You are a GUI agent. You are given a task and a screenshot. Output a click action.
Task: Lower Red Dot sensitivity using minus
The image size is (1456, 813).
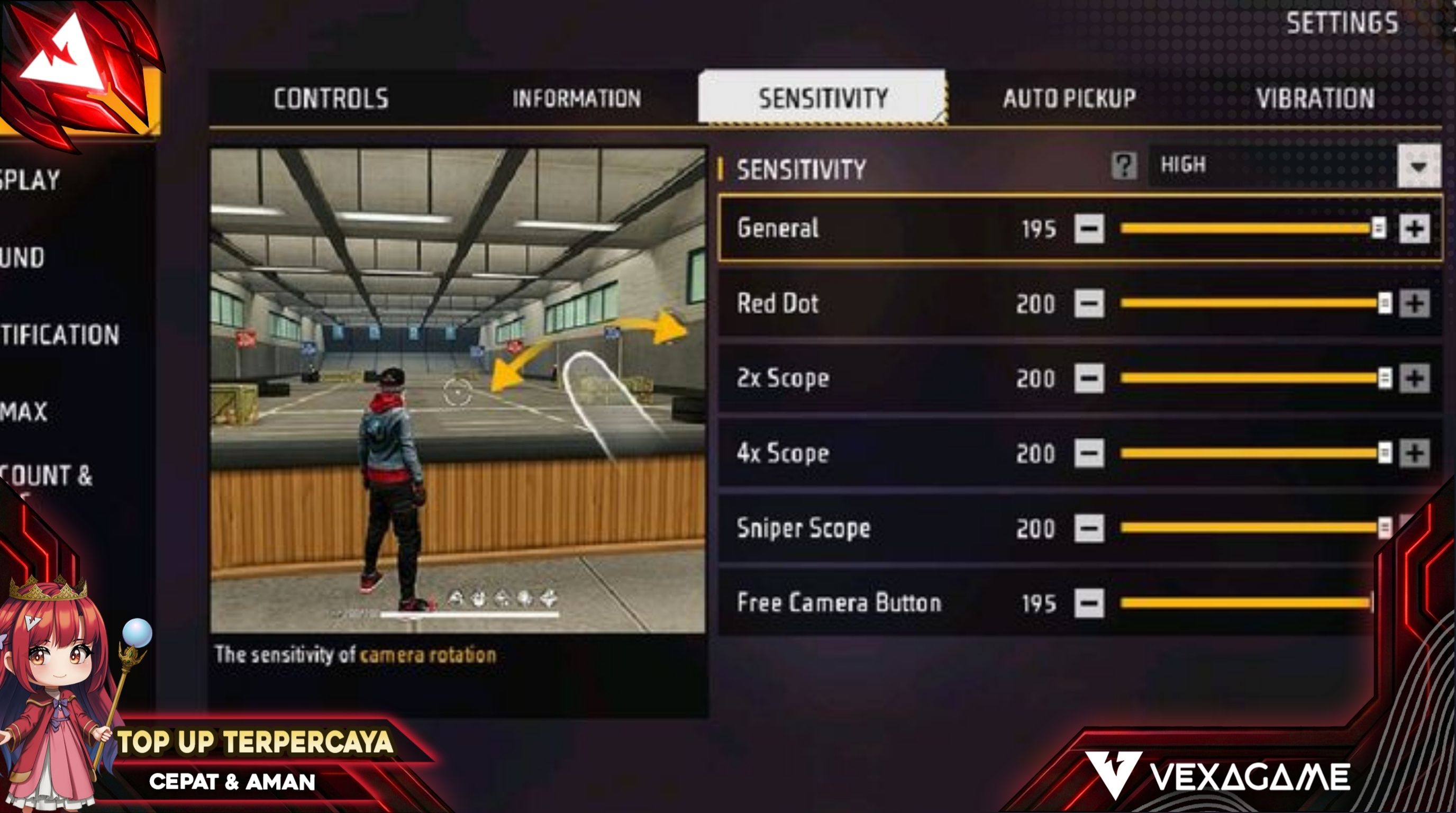pyautogui.click(x=1089, y=304)
